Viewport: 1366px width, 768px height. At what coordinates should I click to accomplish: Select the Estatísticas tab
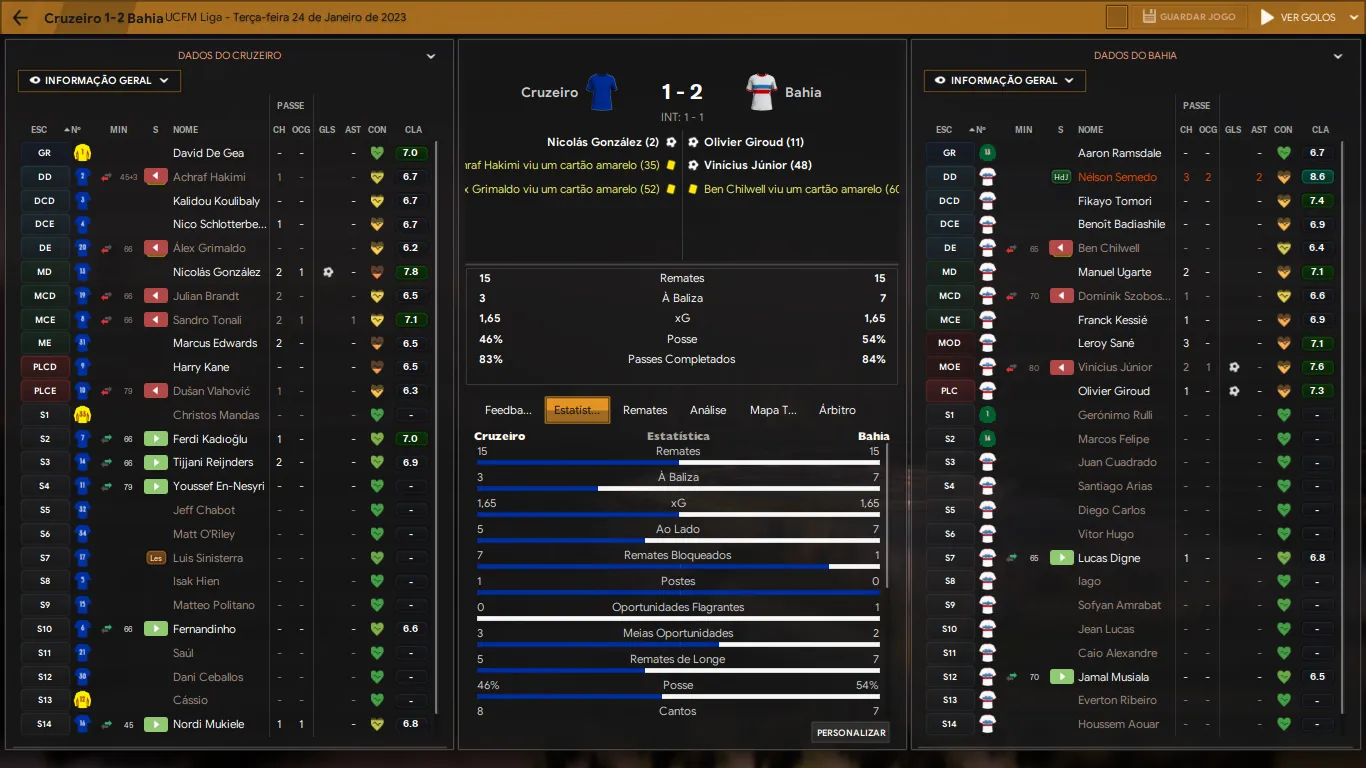click(x=577, y=410)
